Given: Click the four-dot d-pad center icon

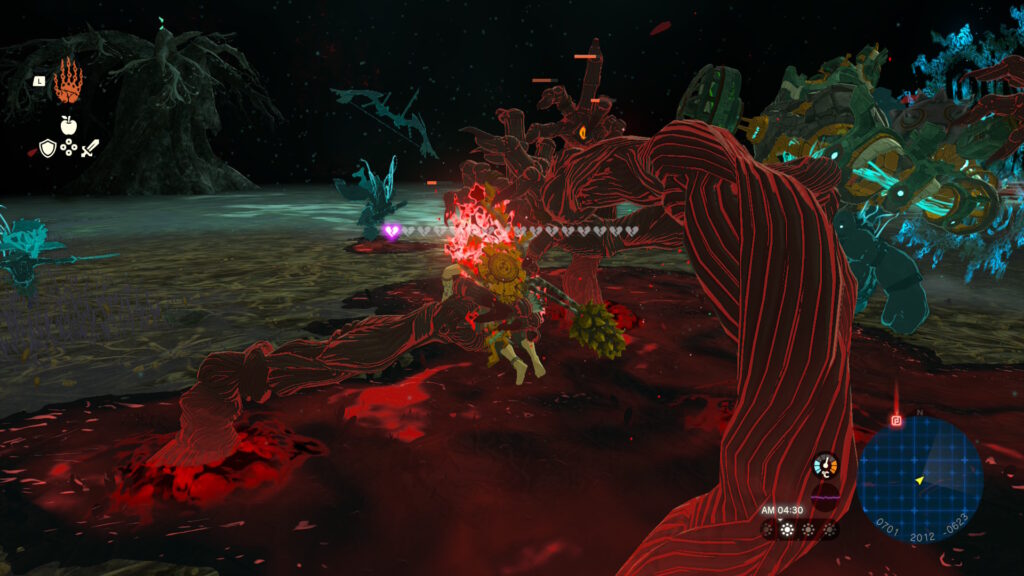Looking at the screenshot, I should pyautogui.click(x=68, y=149).
